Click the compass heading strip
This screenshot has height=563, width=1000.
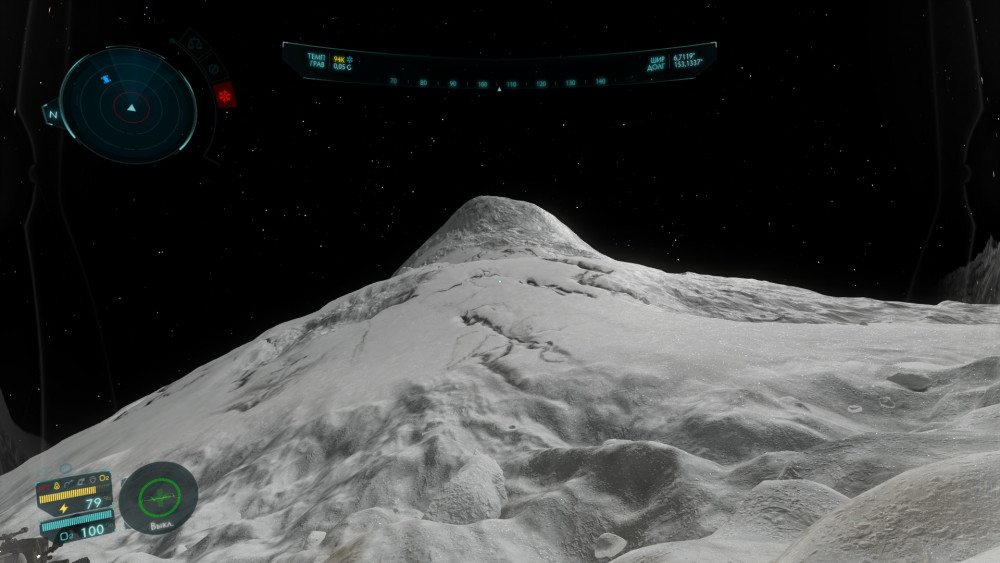tap(498, 82)
